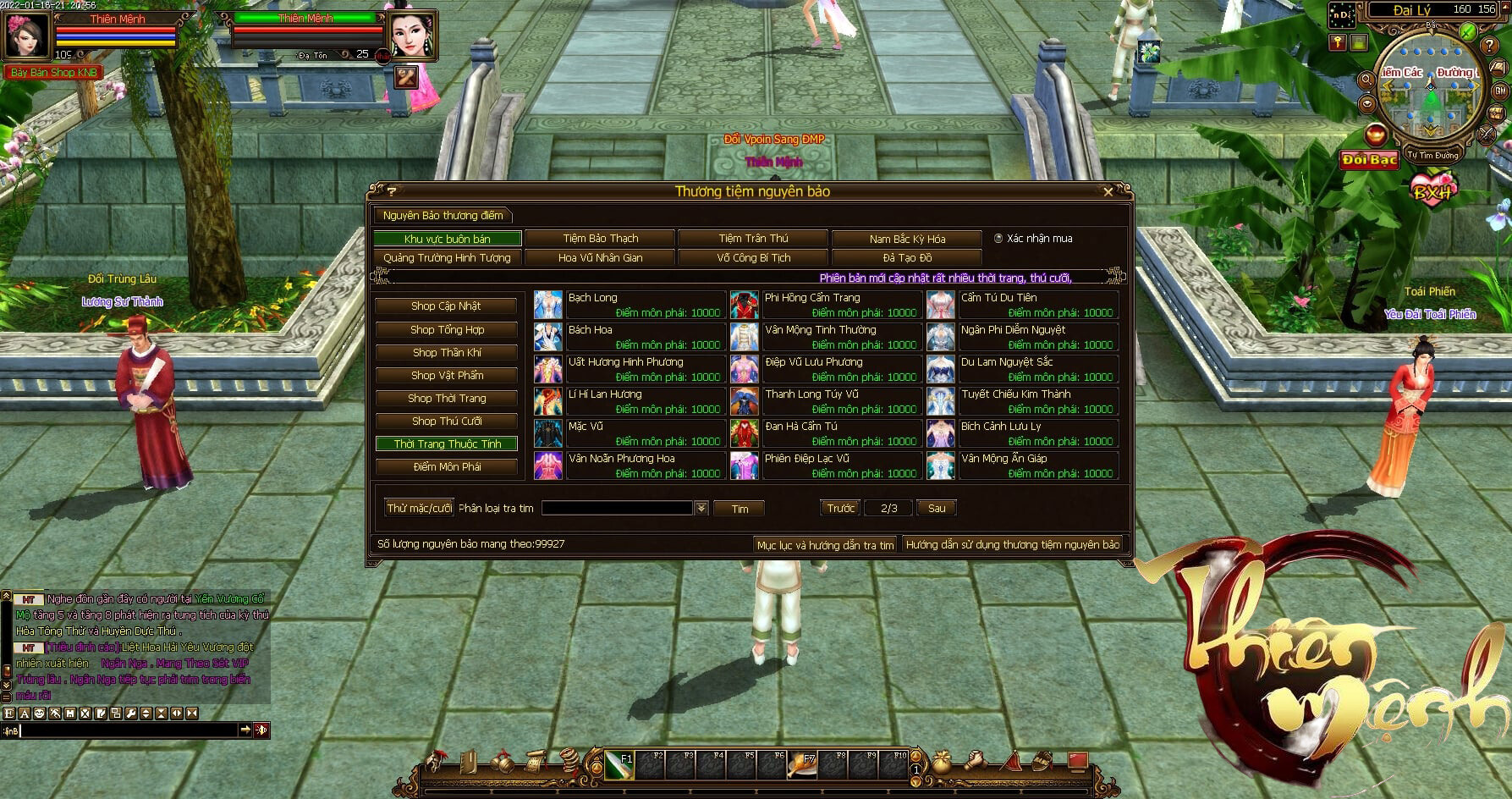Open the Điểm Môn Phái category
The width and height of the screenshot is (1512, 799).
pyautogui.click(x=446, y=466)
